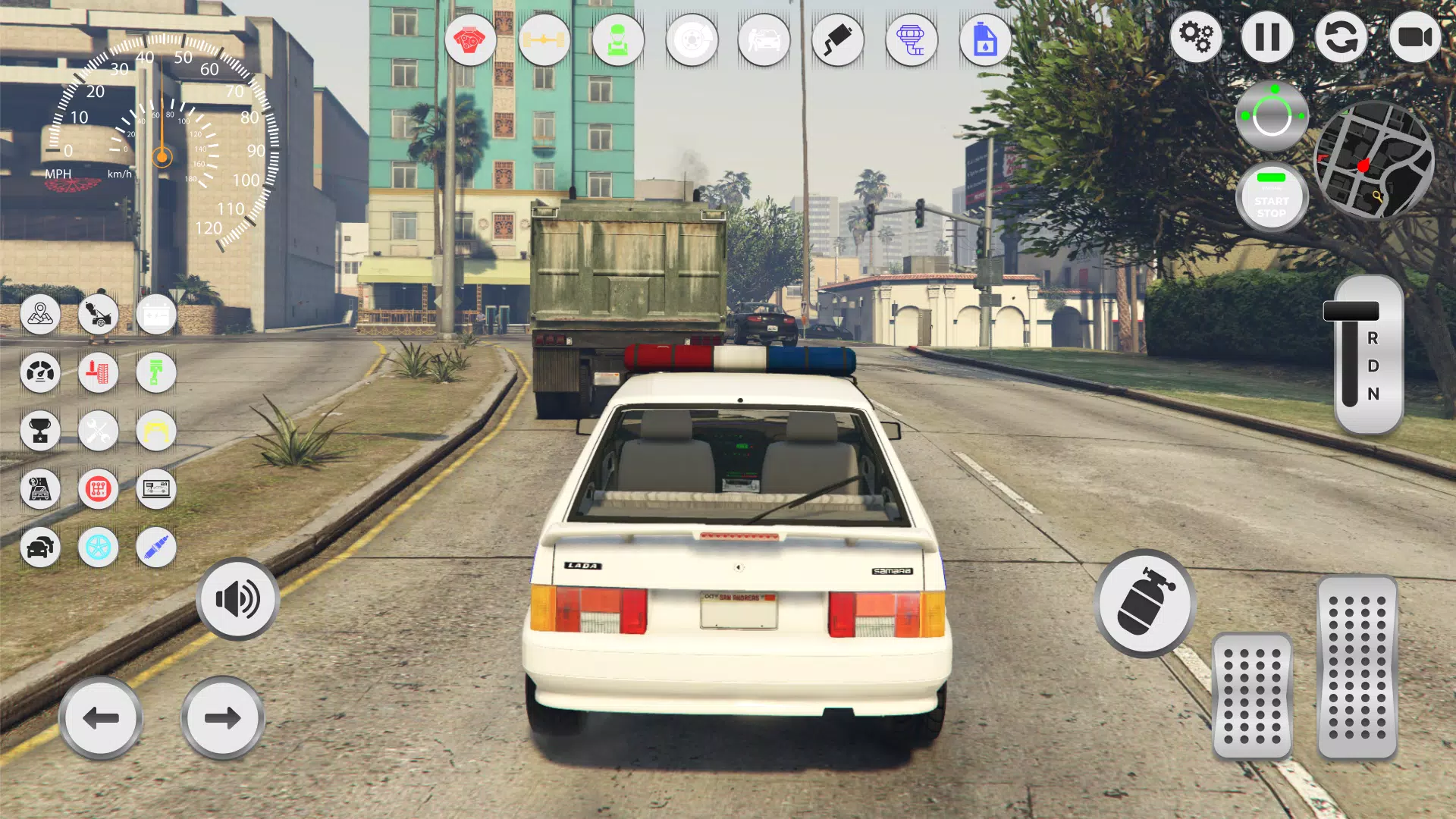Pause the game
The height and width of the screenshot is (819, 1456).
[x=1269, y=36]
